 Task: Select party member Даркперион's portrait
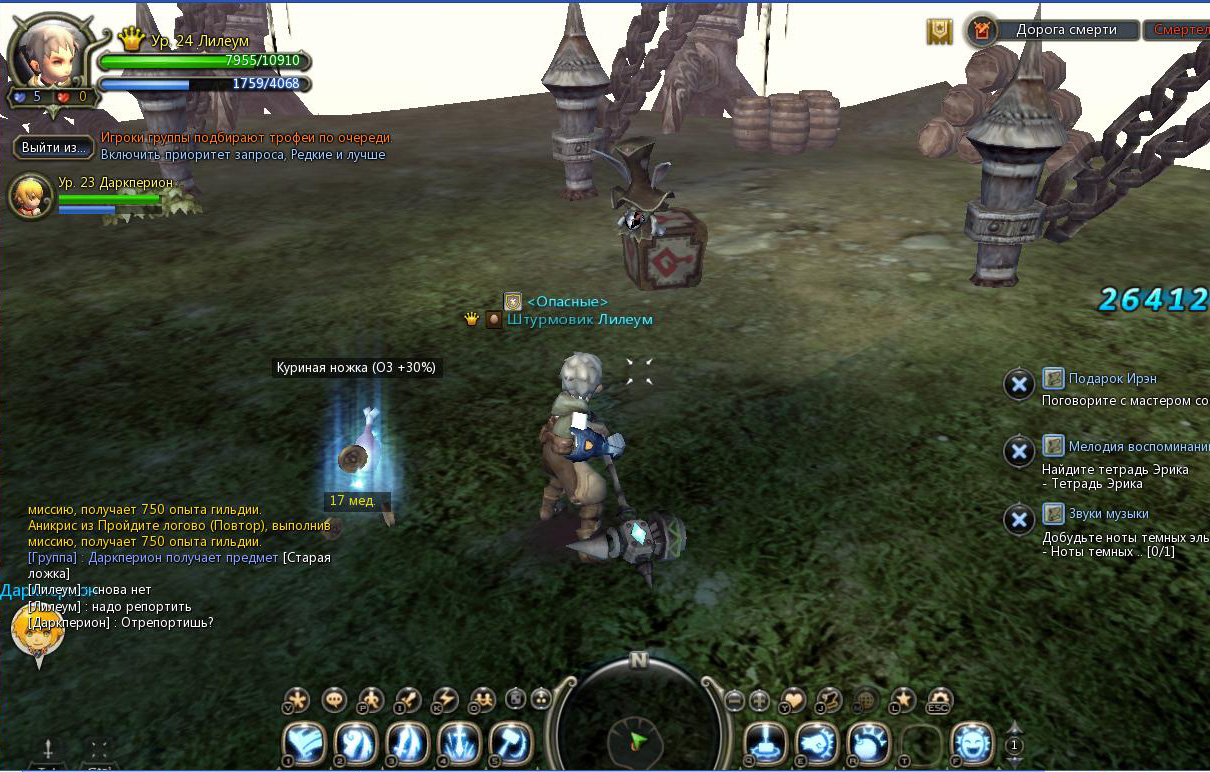point(30,196)
